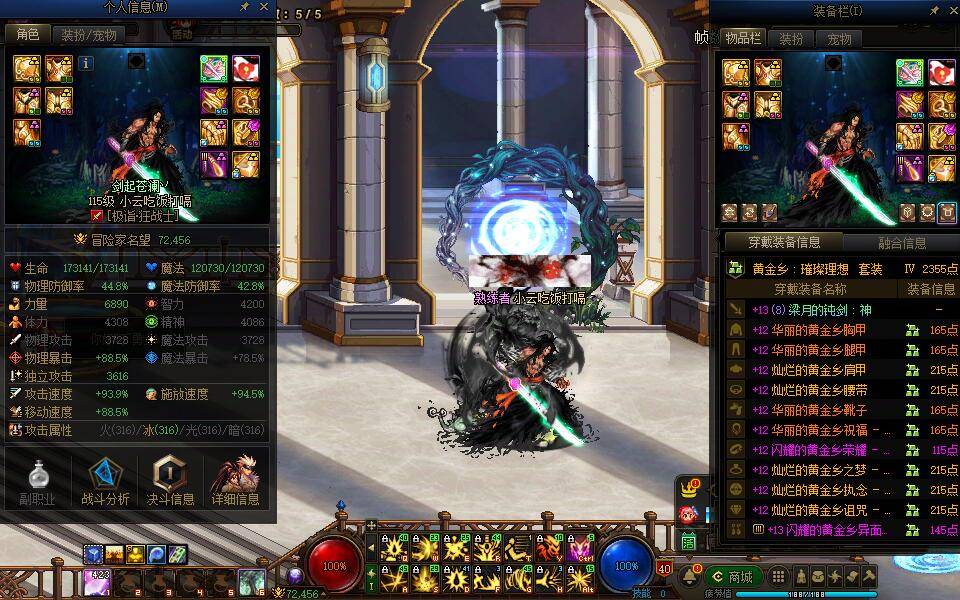The image size is (960, 600).
Task: Click the blue info icon beside equipment slots
Action: tap(86, 63)
